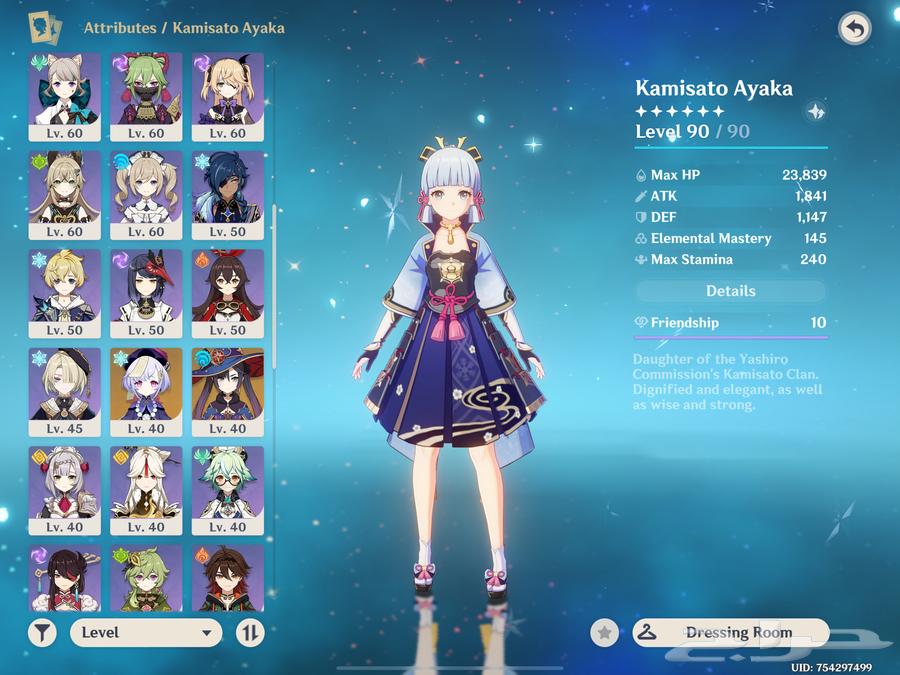Choose Amber's Lv. 50 portrait

(228, 292)
